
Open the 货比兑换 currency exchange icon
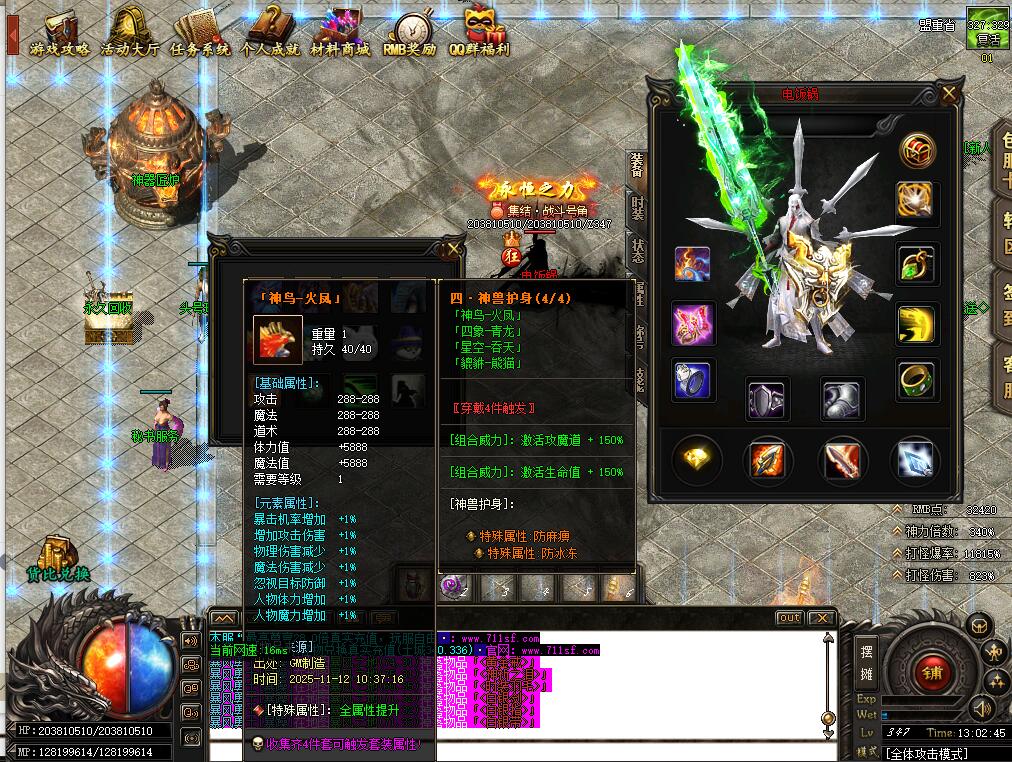[58, 560]
